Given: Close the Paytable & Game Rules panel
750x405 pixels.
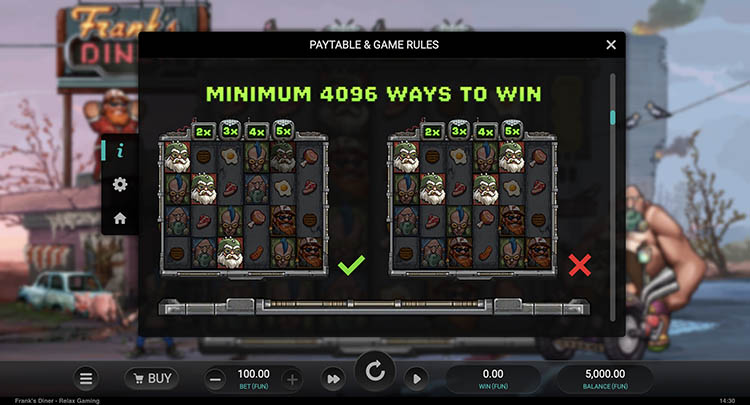Looking at the screenshot, I should tap(611, 45).
